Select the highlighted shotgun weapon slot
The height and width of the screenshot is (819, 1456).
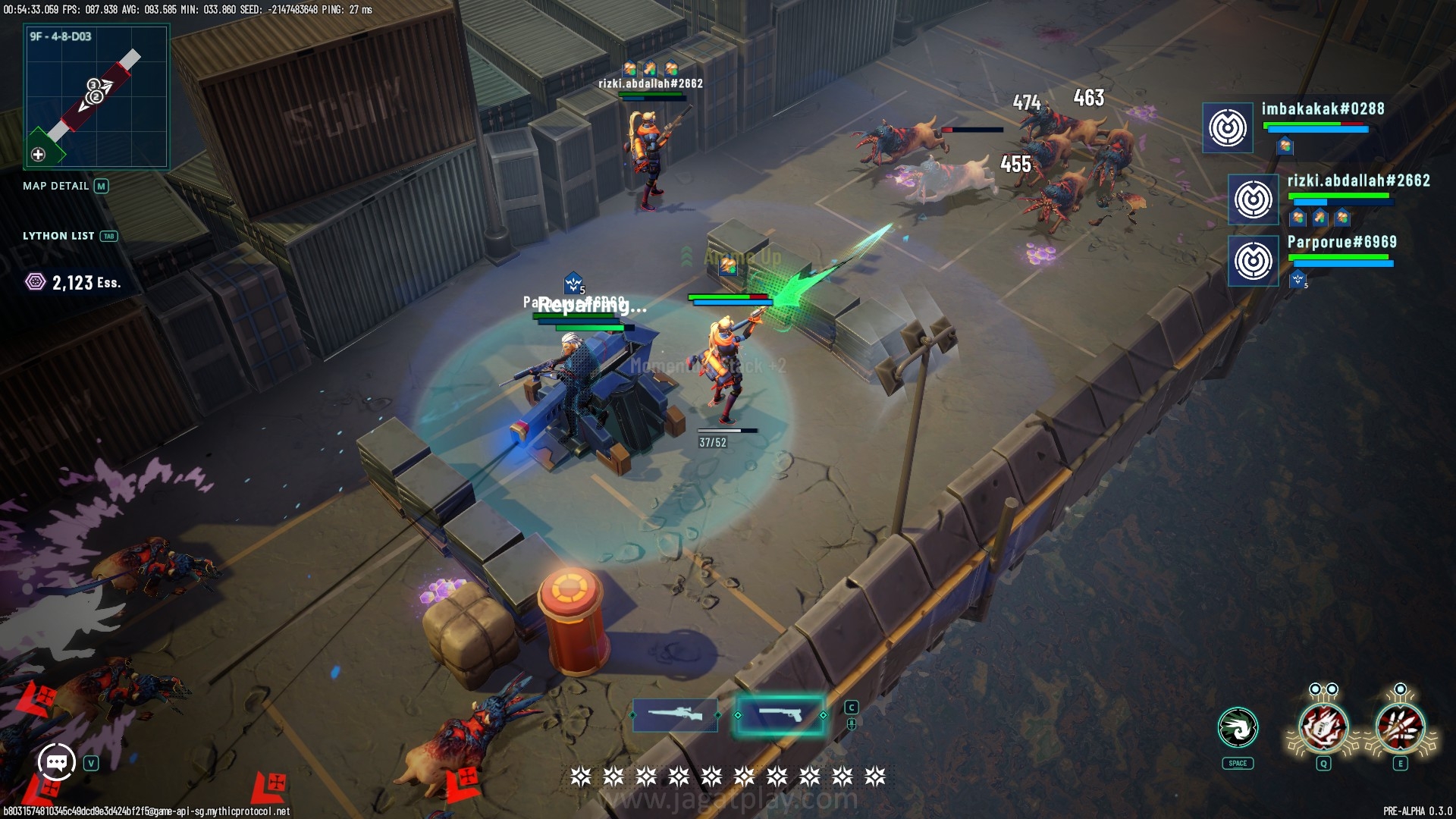pyautogui.click(x=780, y=714)
